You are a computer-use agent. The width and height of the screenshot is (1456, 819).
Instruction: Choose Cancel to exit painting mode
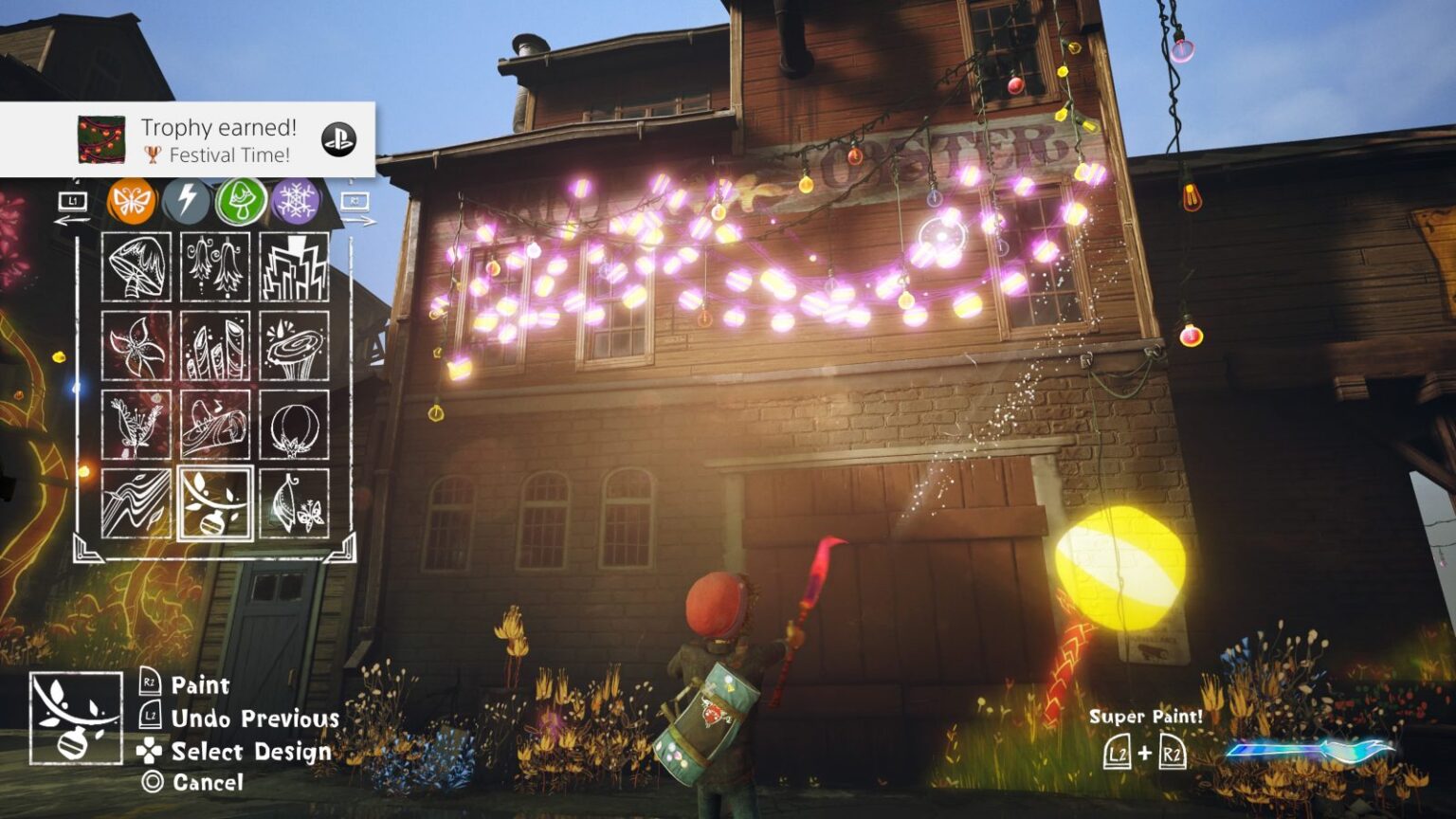click(199, 784)
